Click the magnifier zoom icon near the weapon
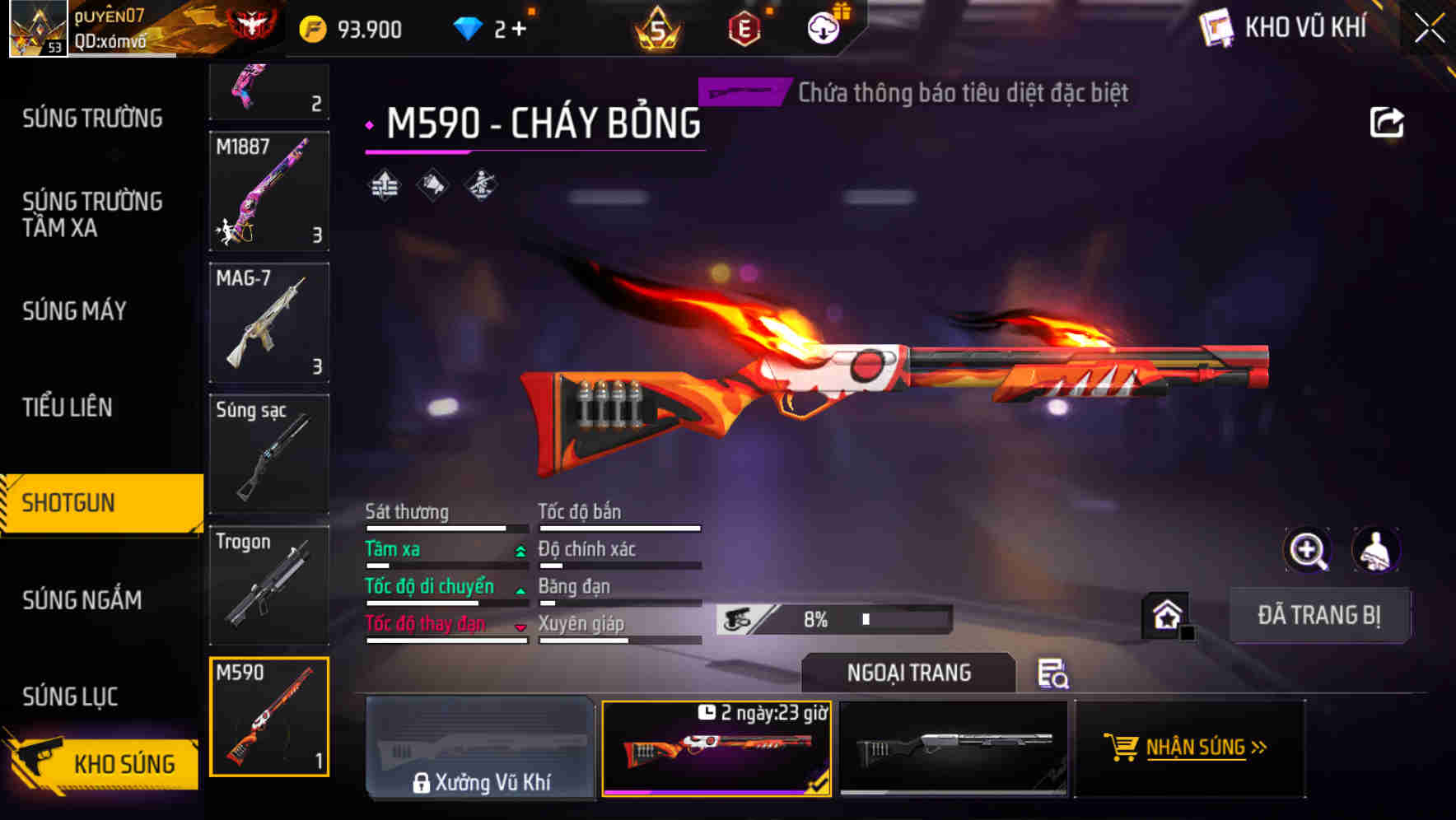This screenshot has height=820, width=1456. pyautogui.click(x=1308, y=550)
